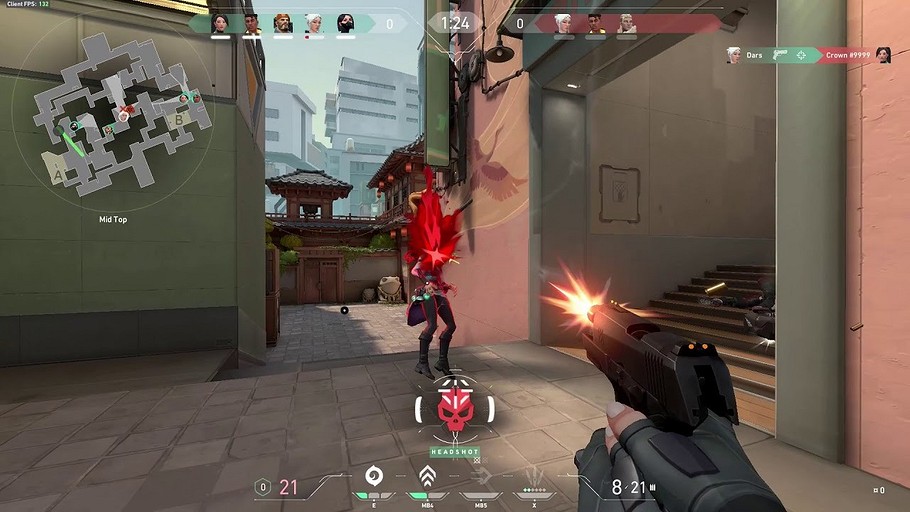This screenshot has width=910, height=512.
Task: Click the black-masked teammate portrait
Action: (345, 23)
